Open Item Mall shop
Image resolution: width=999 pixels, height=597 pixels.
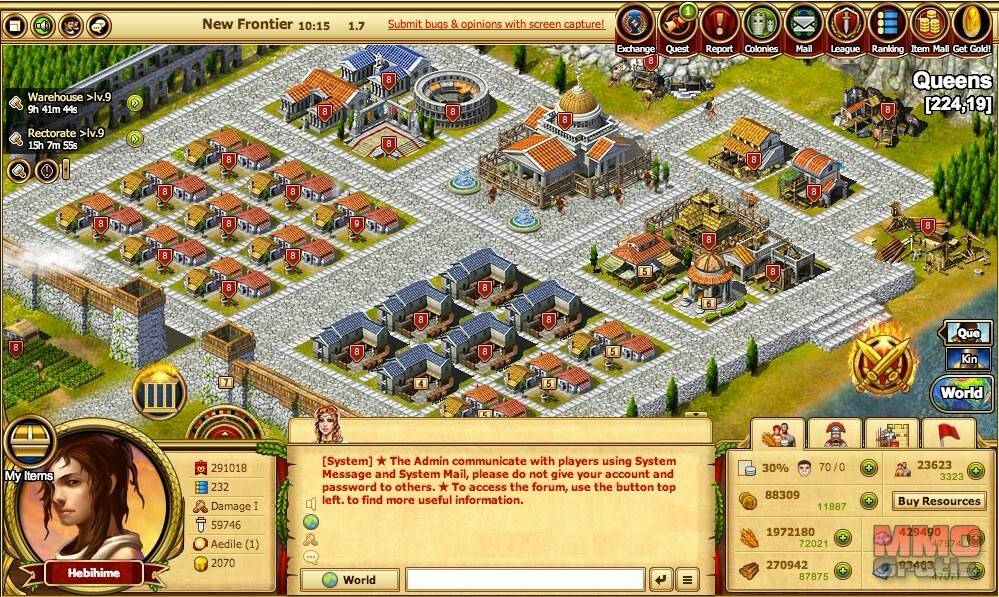(x=929, y=26)
